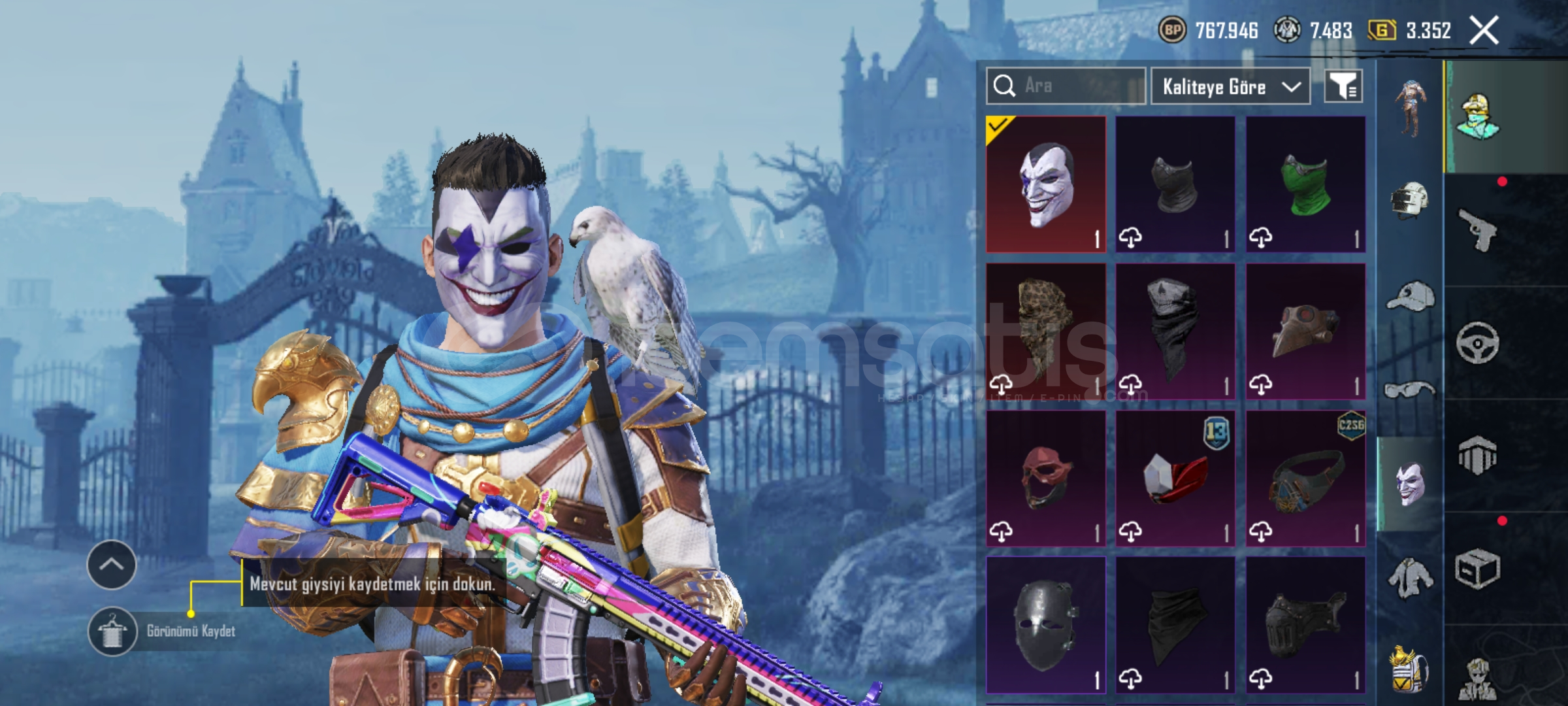Save the current look with Görünümü Kaydet
Viewport: 1568px width, 706px height.
163,631
